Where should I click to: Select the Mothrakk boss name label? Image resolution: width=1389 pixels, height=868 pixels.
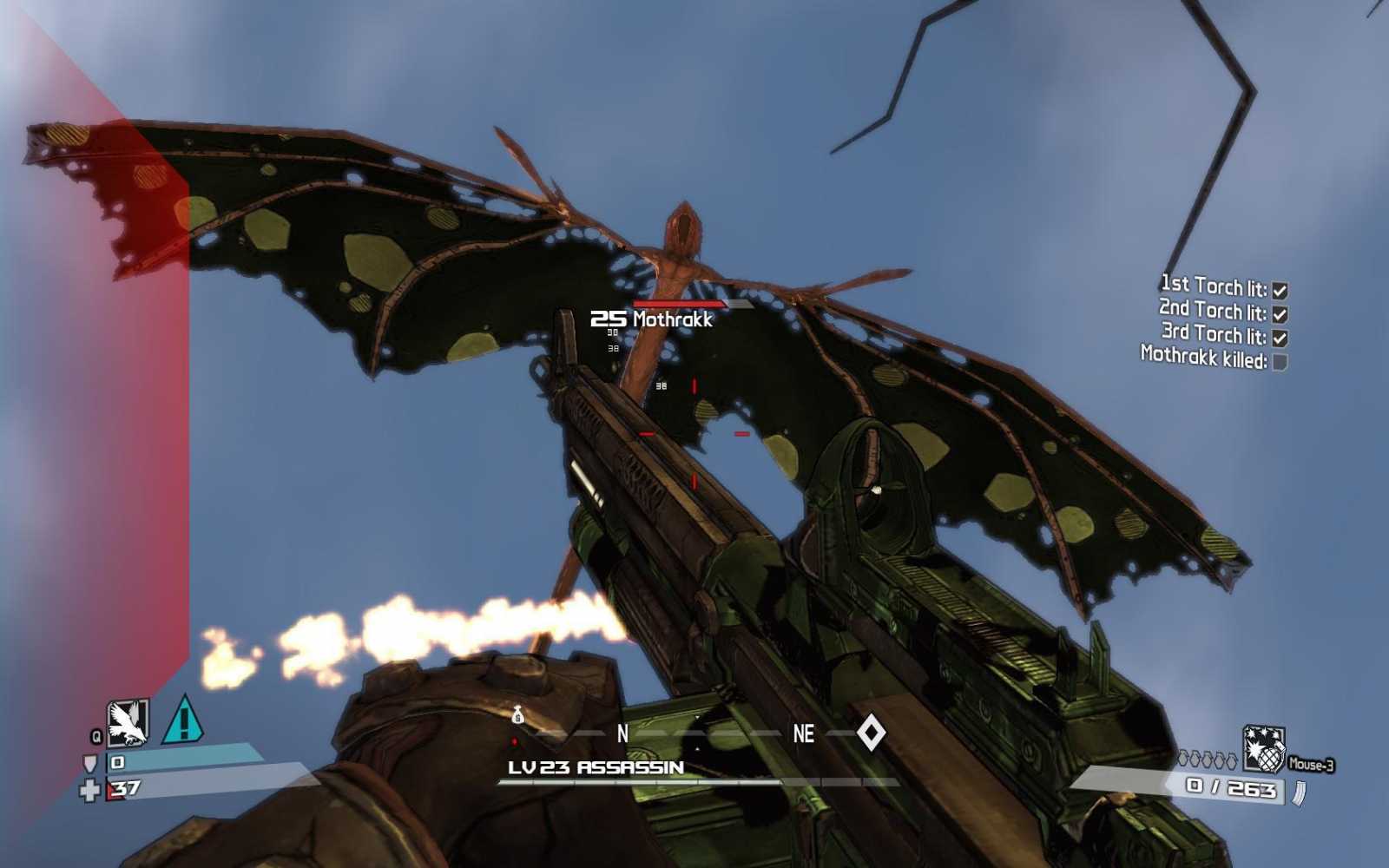coord(673,319)
